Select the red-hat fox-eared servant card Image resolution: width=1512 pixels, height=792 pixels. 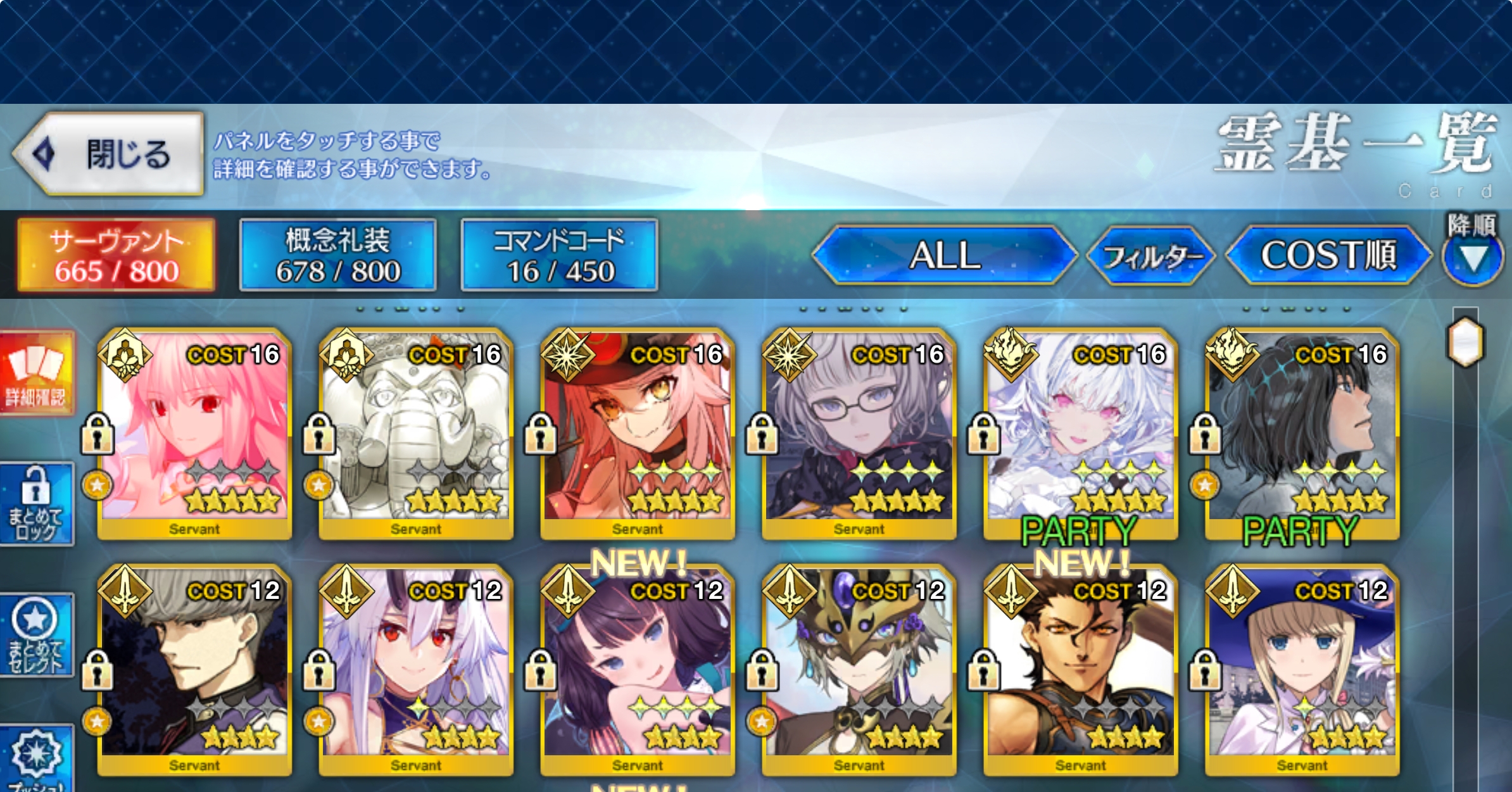click(638, 434)
